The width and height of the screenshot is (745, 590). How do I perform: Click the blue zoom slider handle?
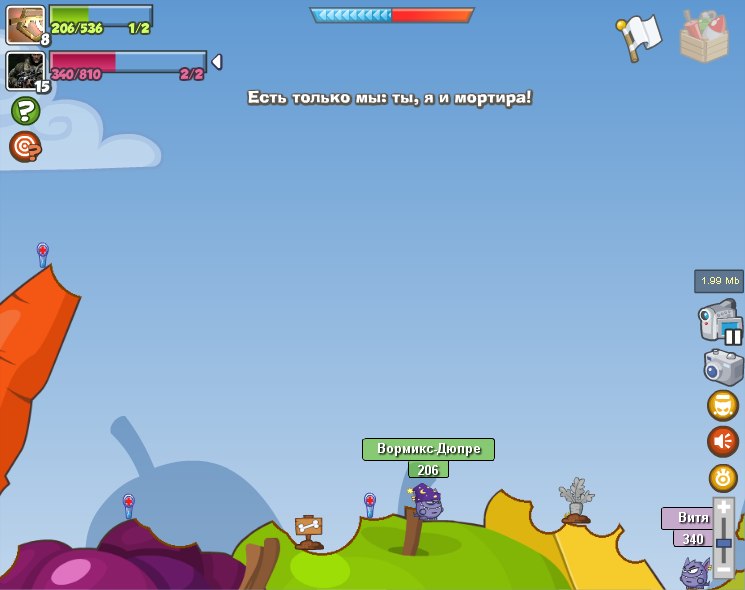click(x=723, y=541)
